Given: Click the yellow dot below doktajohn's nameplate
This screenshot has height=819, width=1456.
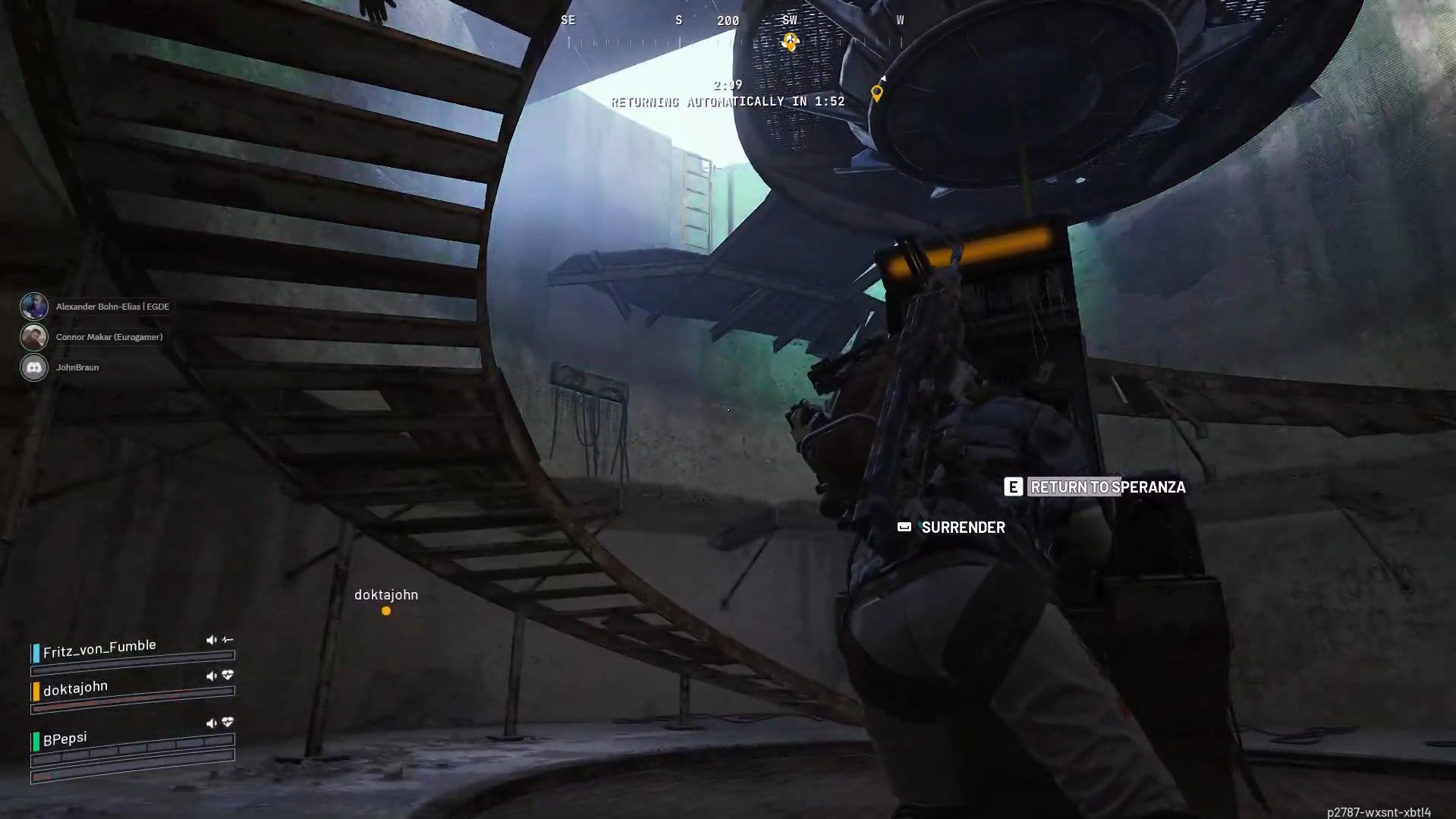Looking at the screenshot, I should pyautogui.click(x=386, y=611).
